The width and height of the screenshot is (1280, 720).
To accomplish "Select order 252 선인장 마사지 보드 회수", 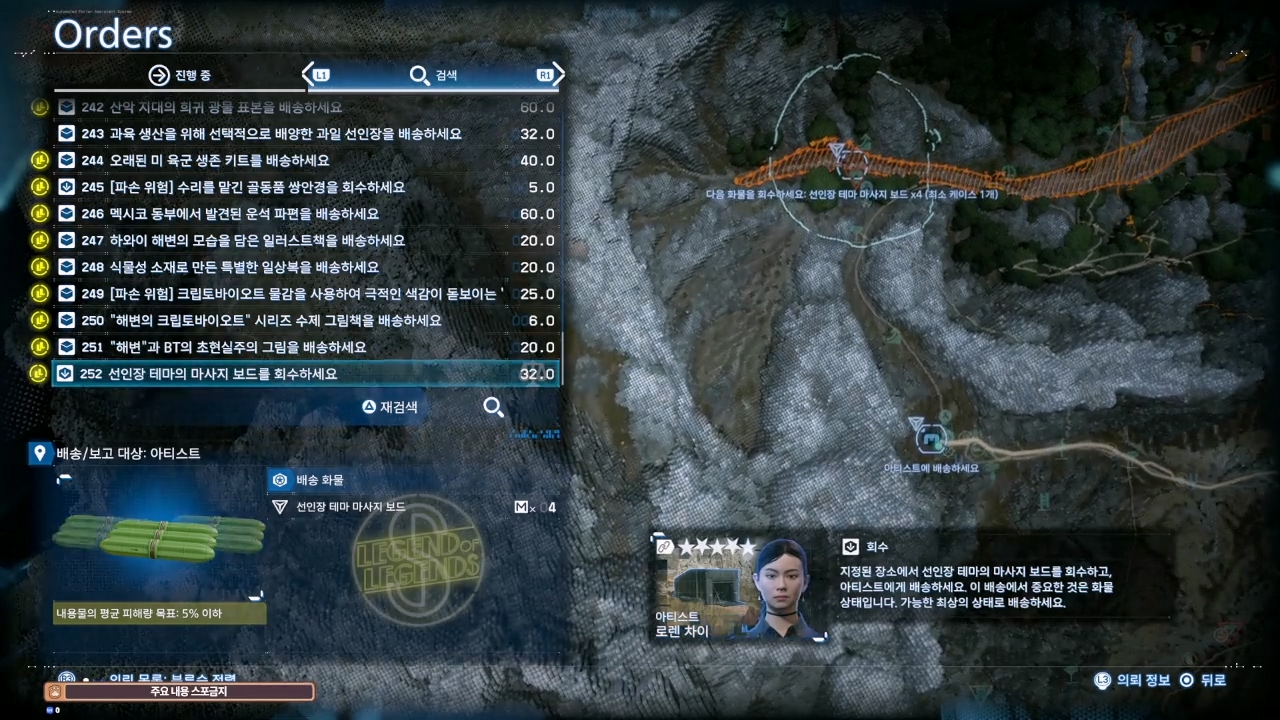I will (223, 374).
